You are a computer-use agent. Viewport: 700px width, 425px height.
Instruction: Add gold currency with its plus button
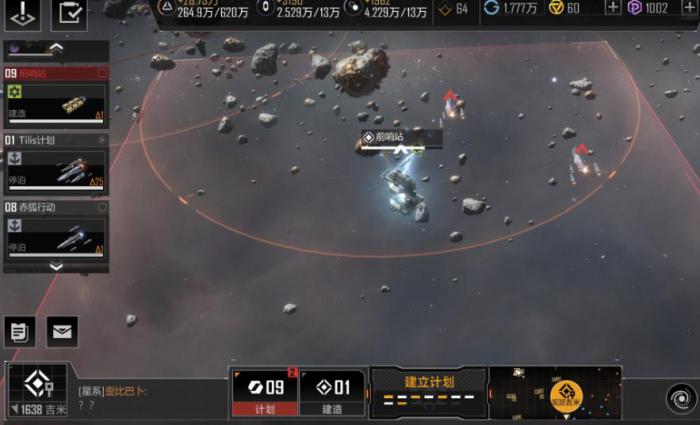click(x=612, y=8)
